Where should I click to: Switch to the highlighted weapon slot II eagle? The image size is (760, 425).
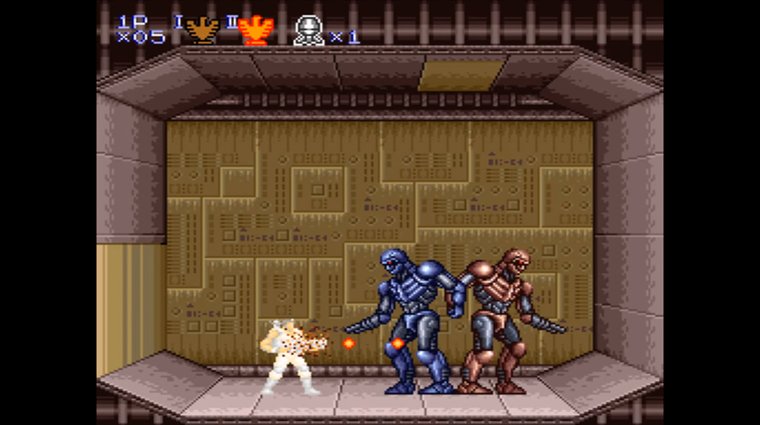pyautogui.click(x=257, y=30)
